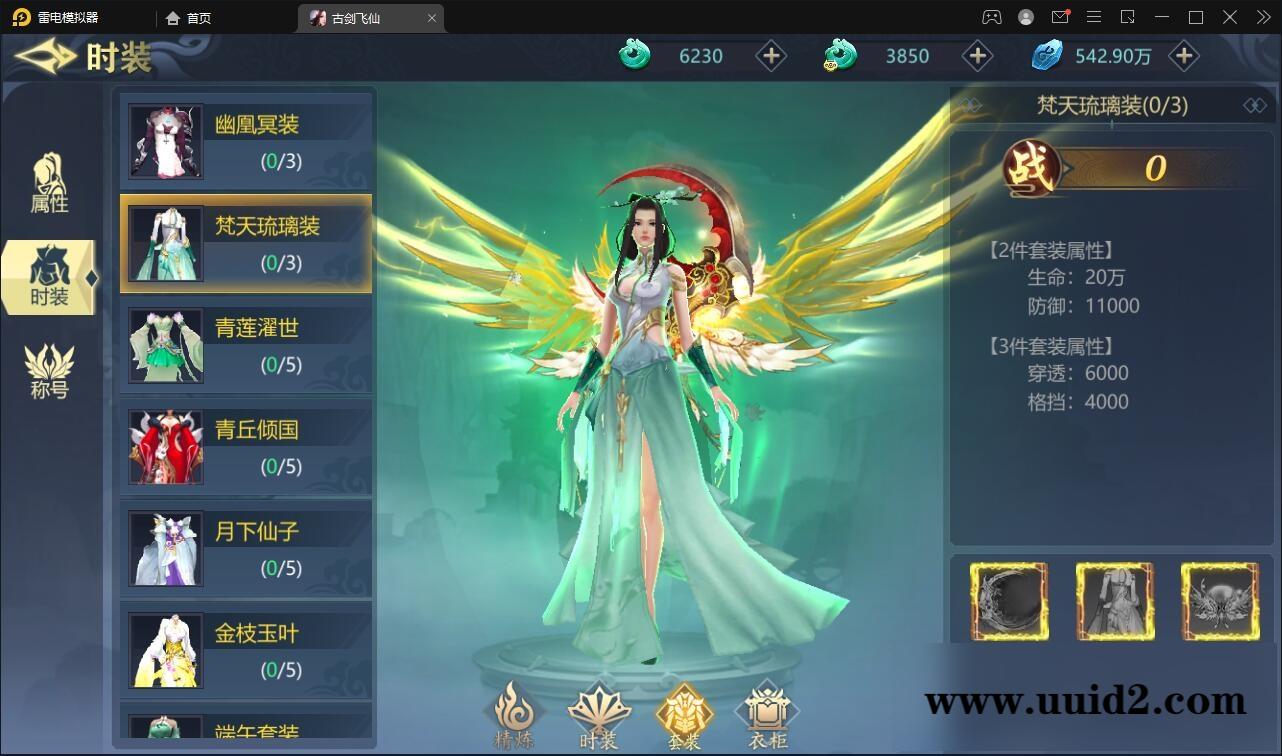Open the 属性 attributes sidebar icon
The image size is (1282, 756).
tap(50, 182)
